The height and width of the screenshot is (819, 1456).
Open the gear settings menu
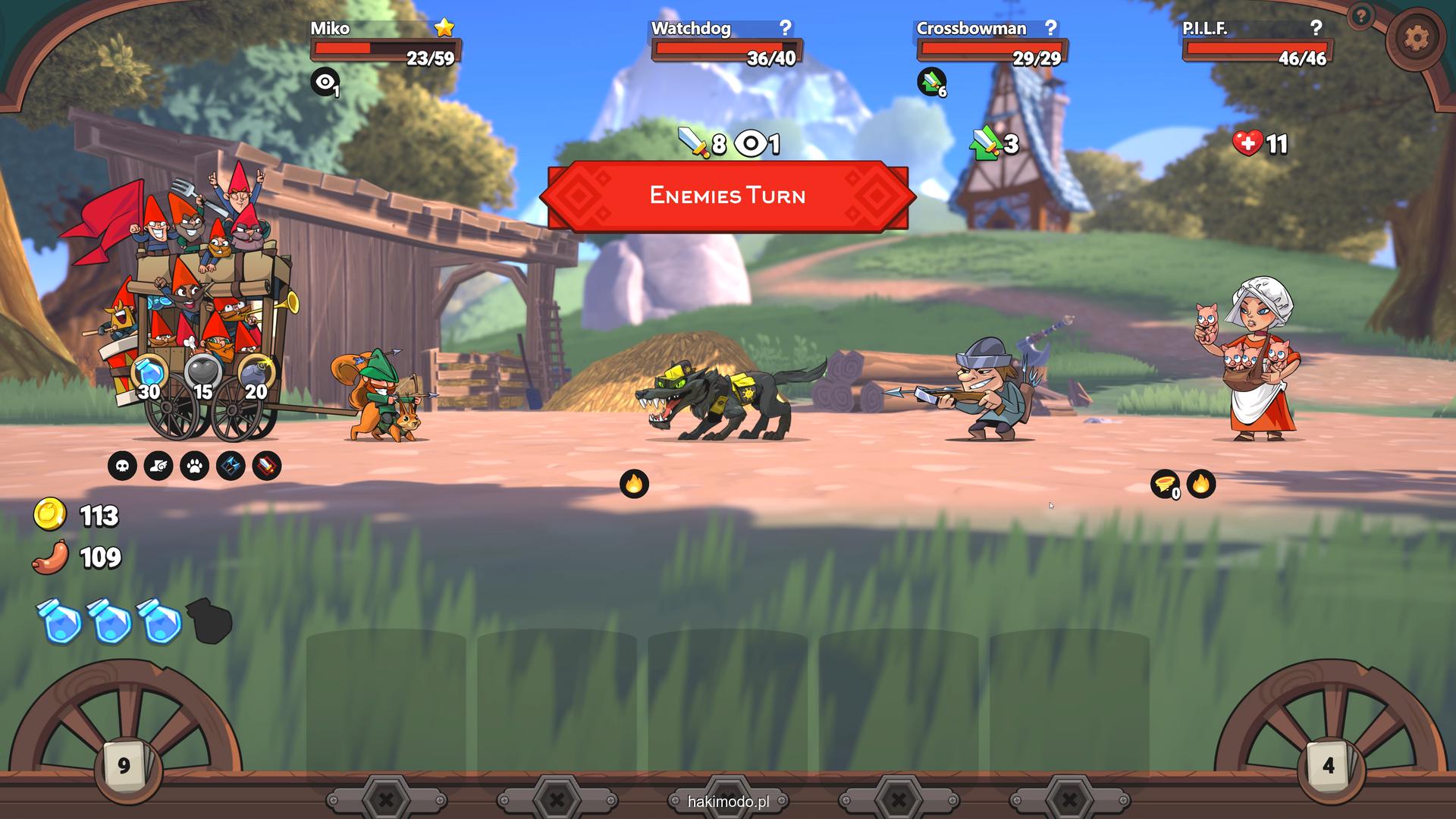[x=1415, y=38]
